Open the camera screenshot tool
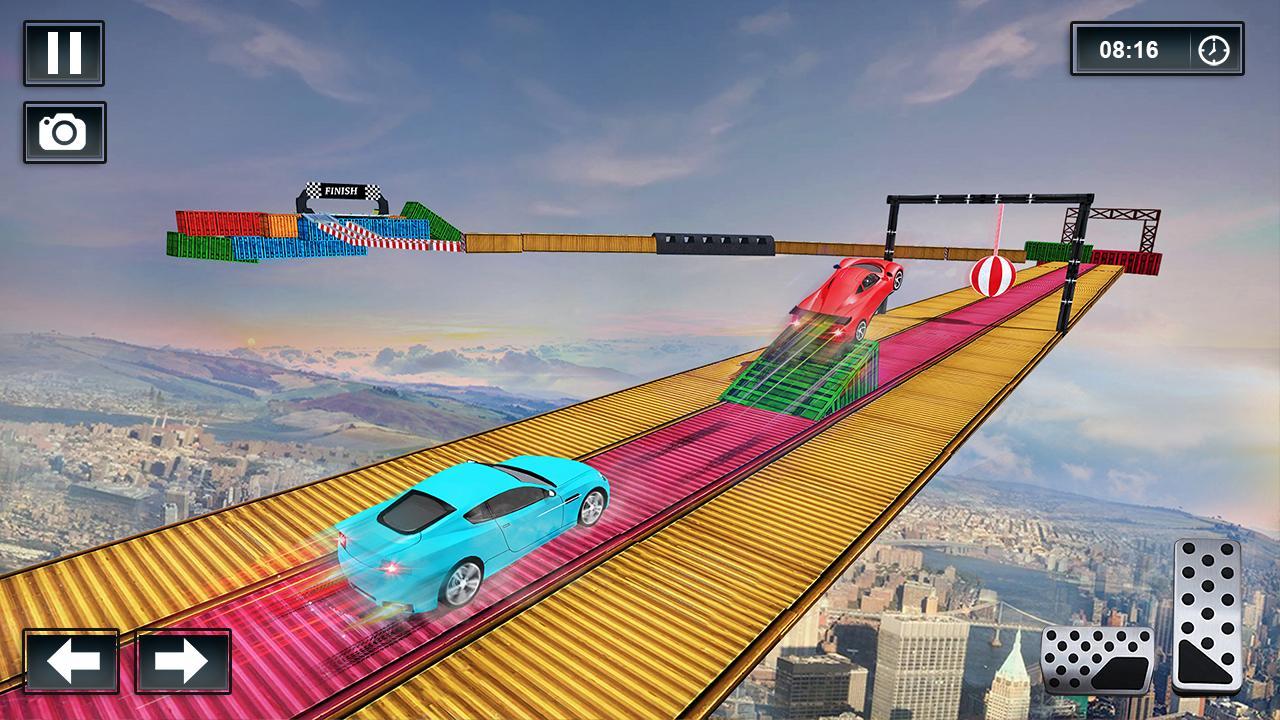The height and width of the screenshot is (720, 1280). click(62, 133)
